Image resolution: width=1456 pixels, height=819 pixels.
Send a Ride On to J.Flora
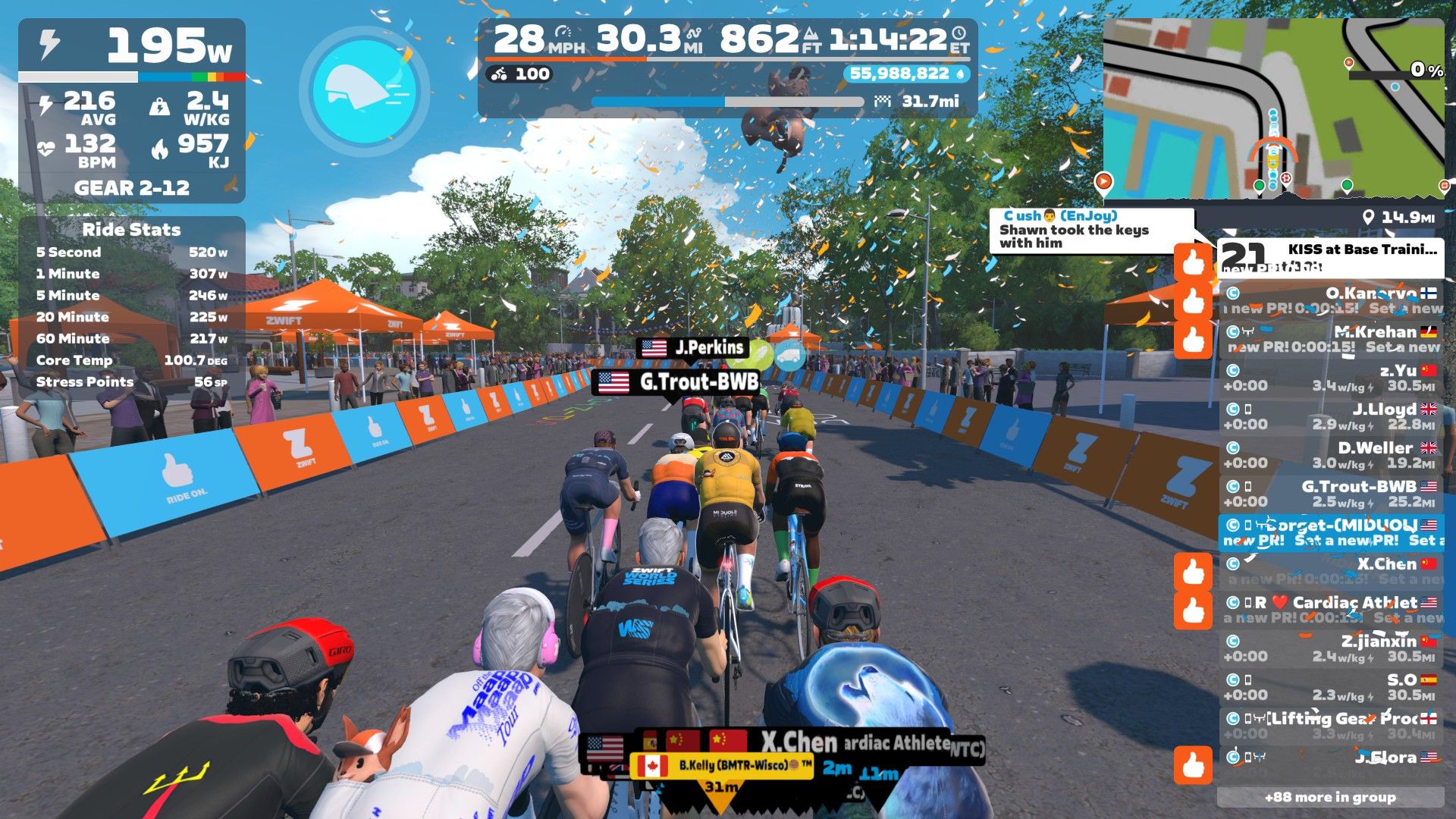click(1193, 765)
